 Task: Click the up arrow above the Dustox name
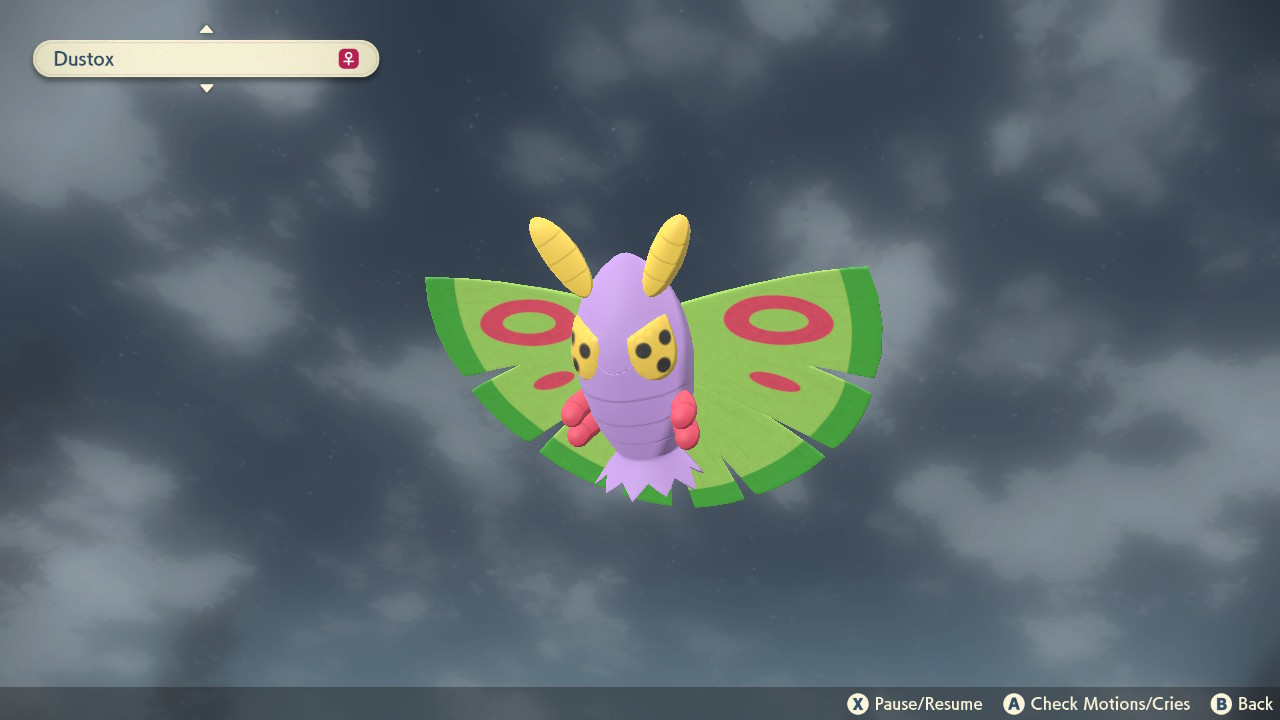coord(206,29)
